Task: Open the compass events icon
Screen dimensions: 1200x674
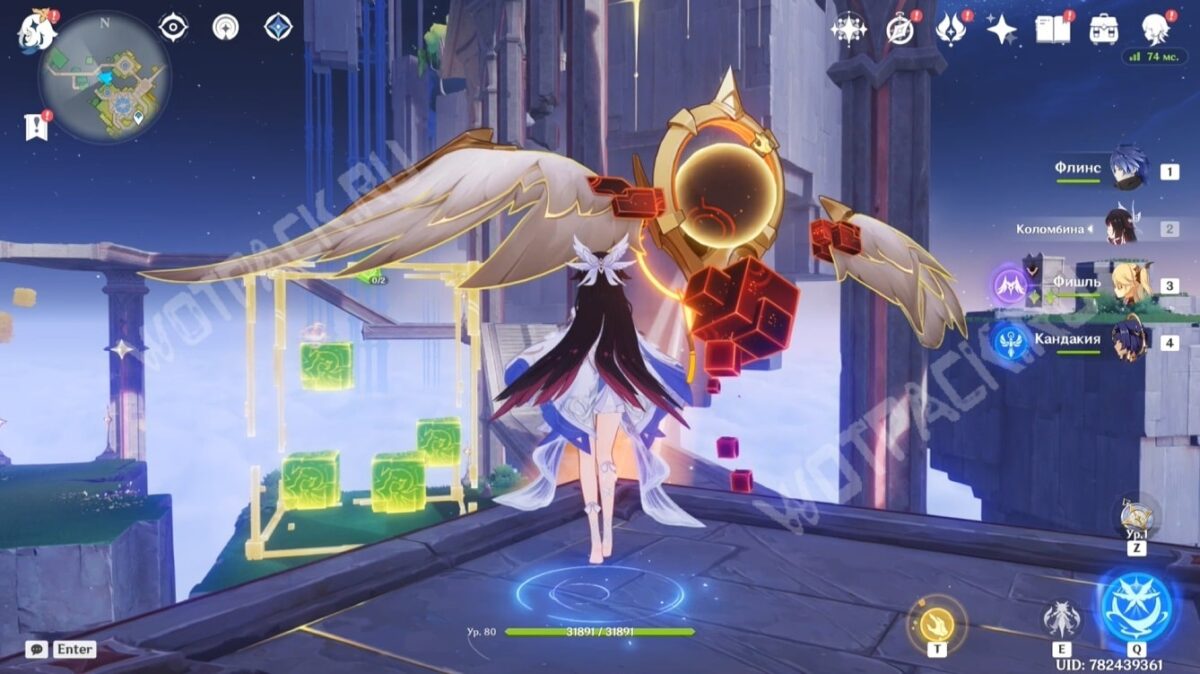Action: (x=900, y=29)
